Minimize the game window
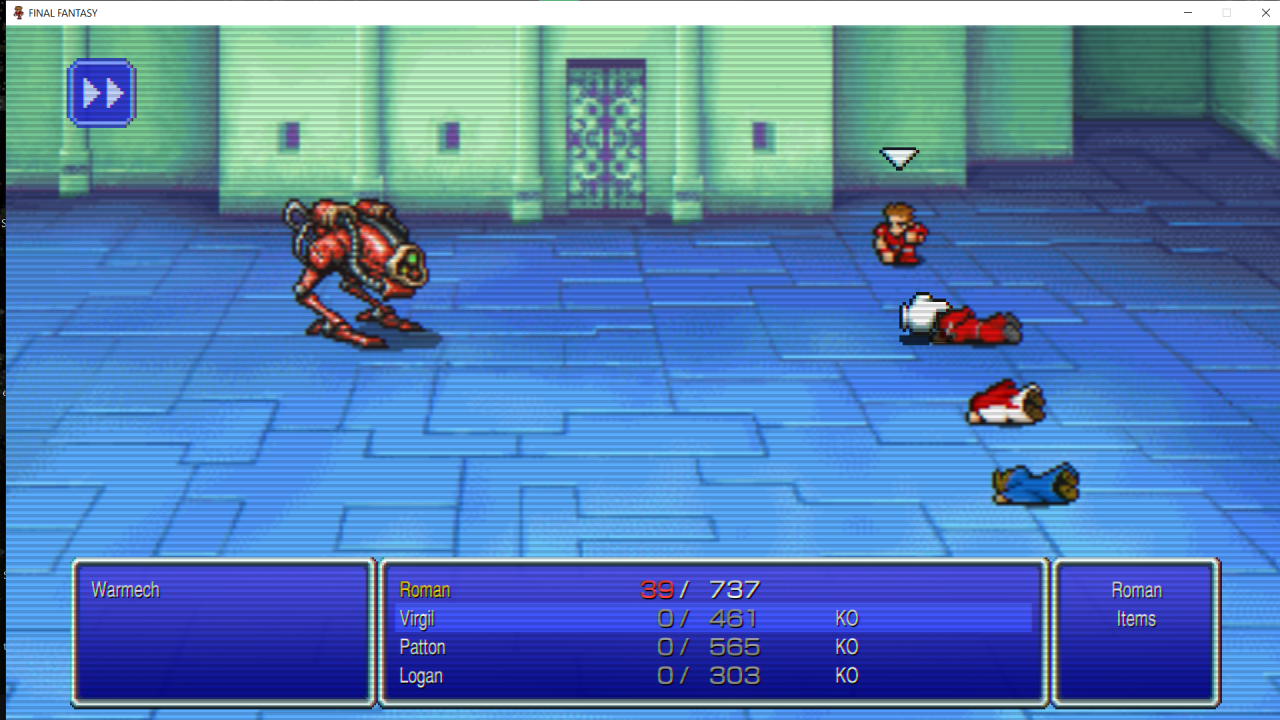Image resolution: width=1280 pixels, height=720 pixels. click(x=1188, y=13)
